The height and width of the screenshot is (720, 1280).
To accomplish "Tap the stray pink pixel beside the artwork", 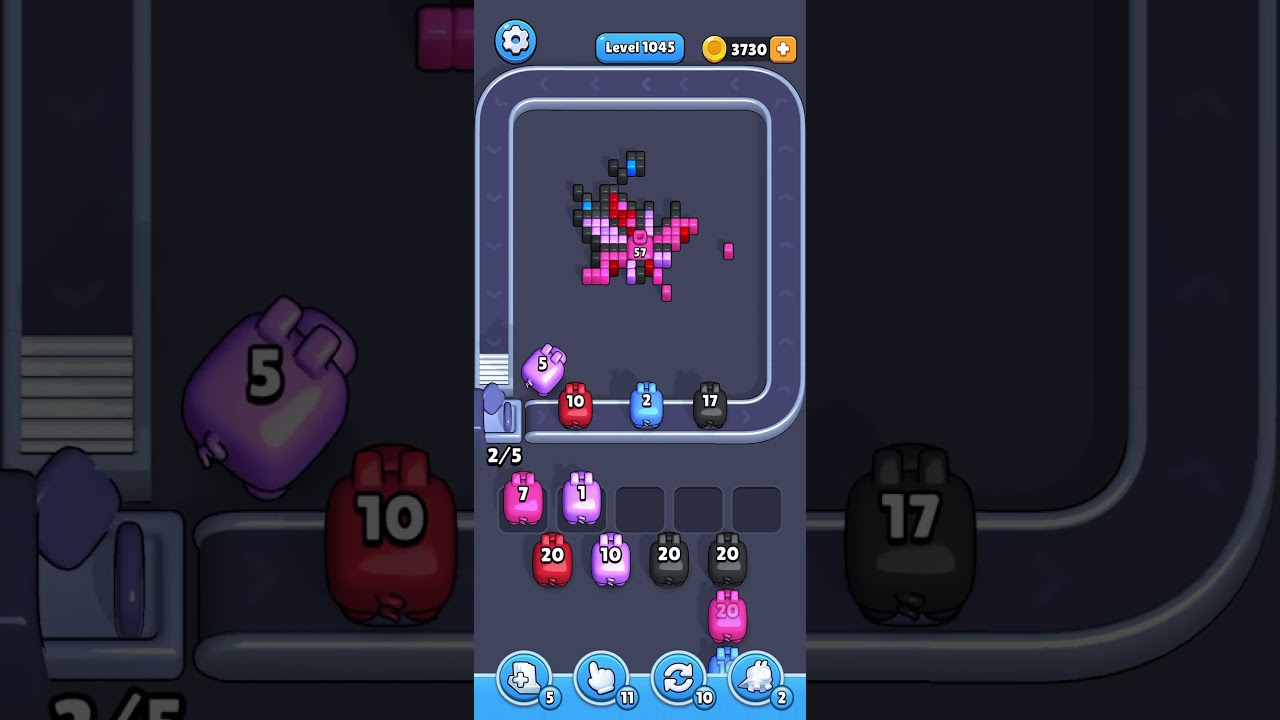I will click(728, 252).
